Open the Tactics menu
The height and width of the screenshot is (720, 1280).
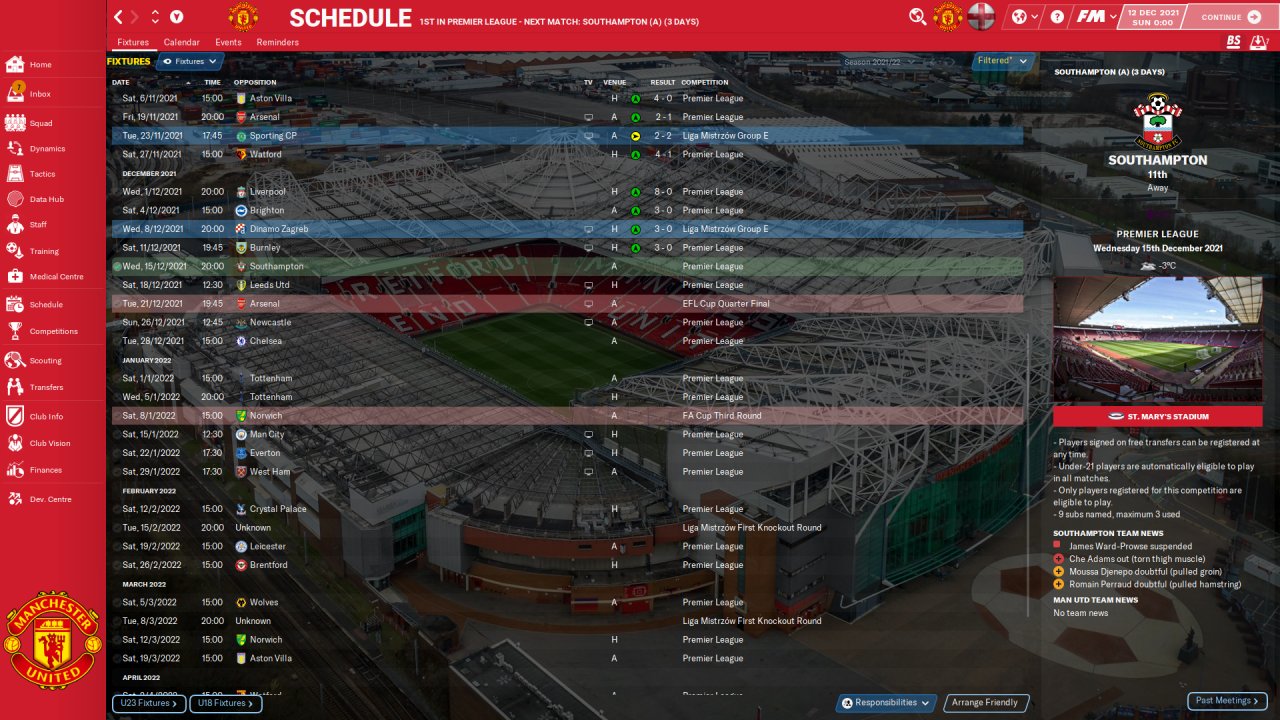[x=42, y=174]
